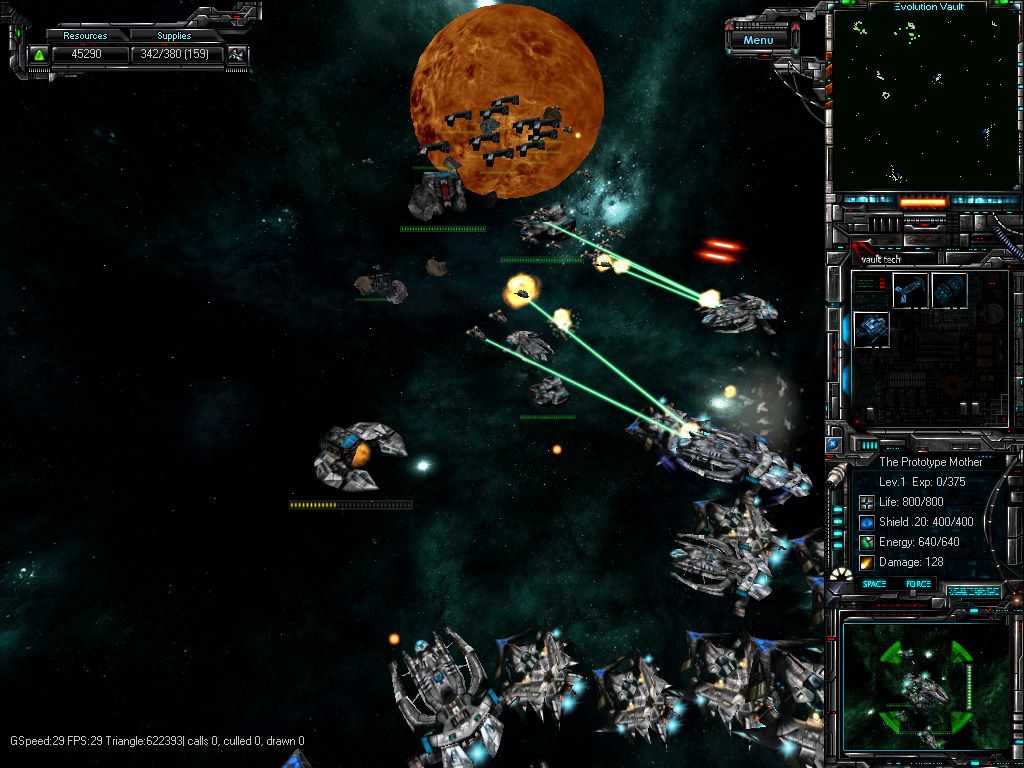Pick the vault tech icon in the second row
The height and width of the screenshot is (768, 1024).
coord(871,330)
